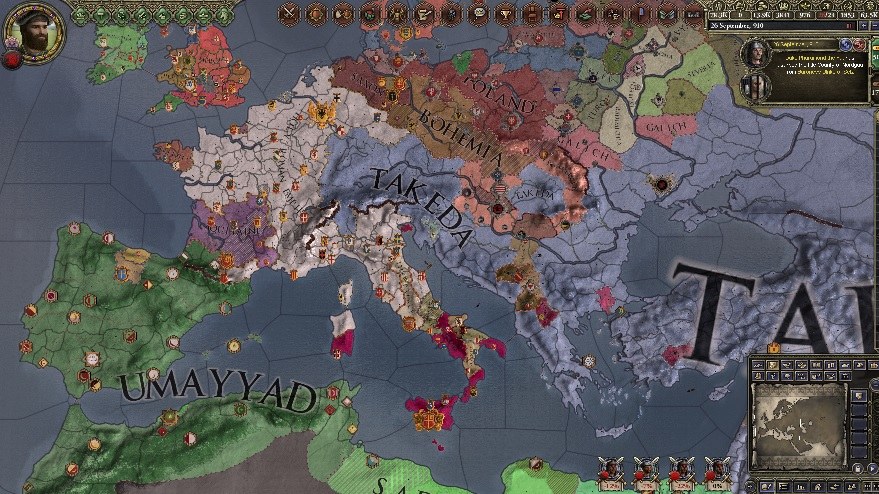Open the trophy icon top bar menu
The height and width of the screenshot is (494, 879).
coord(504,14)
